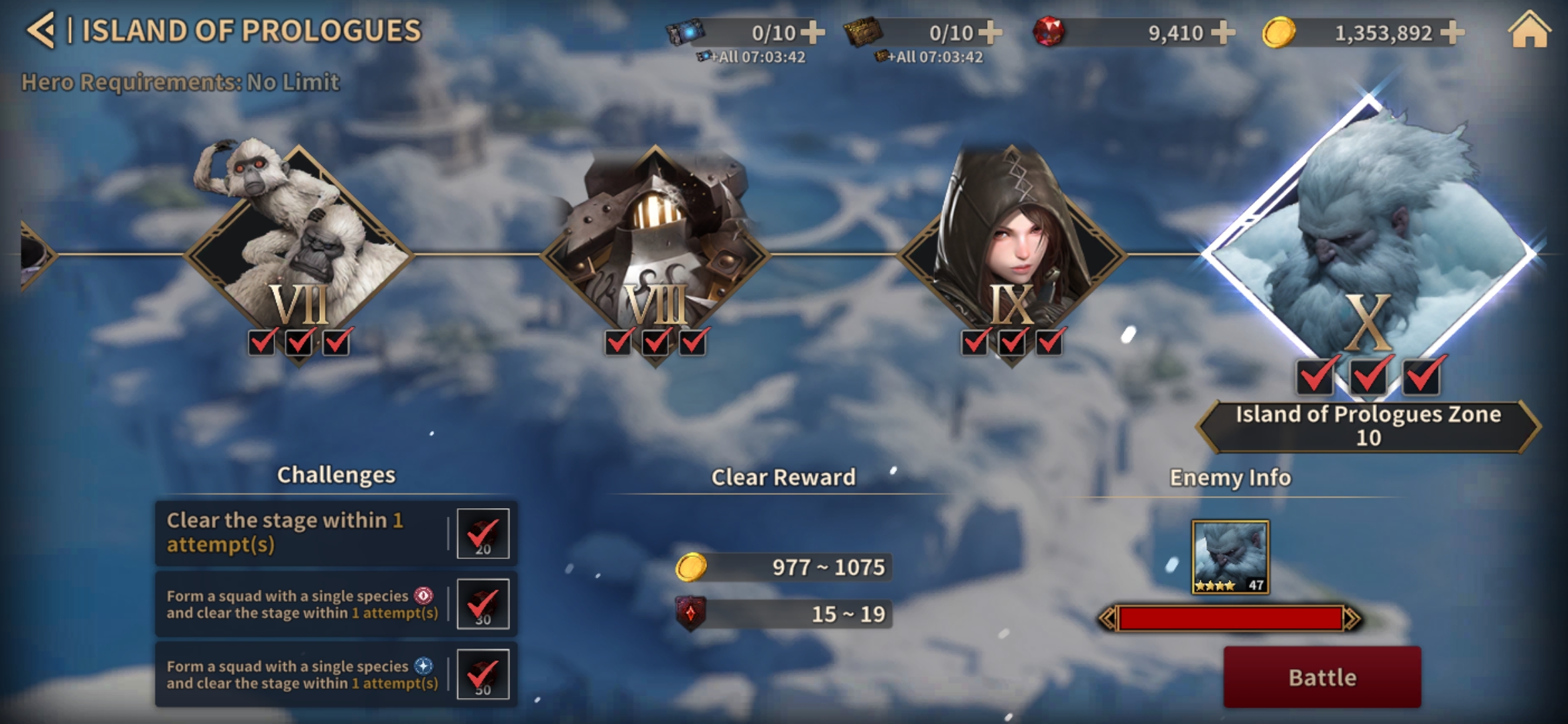Image resolution: width=1568 pixels, height=724 pixels.
Task: Add more red gems with plus button
Action: 1222,32
